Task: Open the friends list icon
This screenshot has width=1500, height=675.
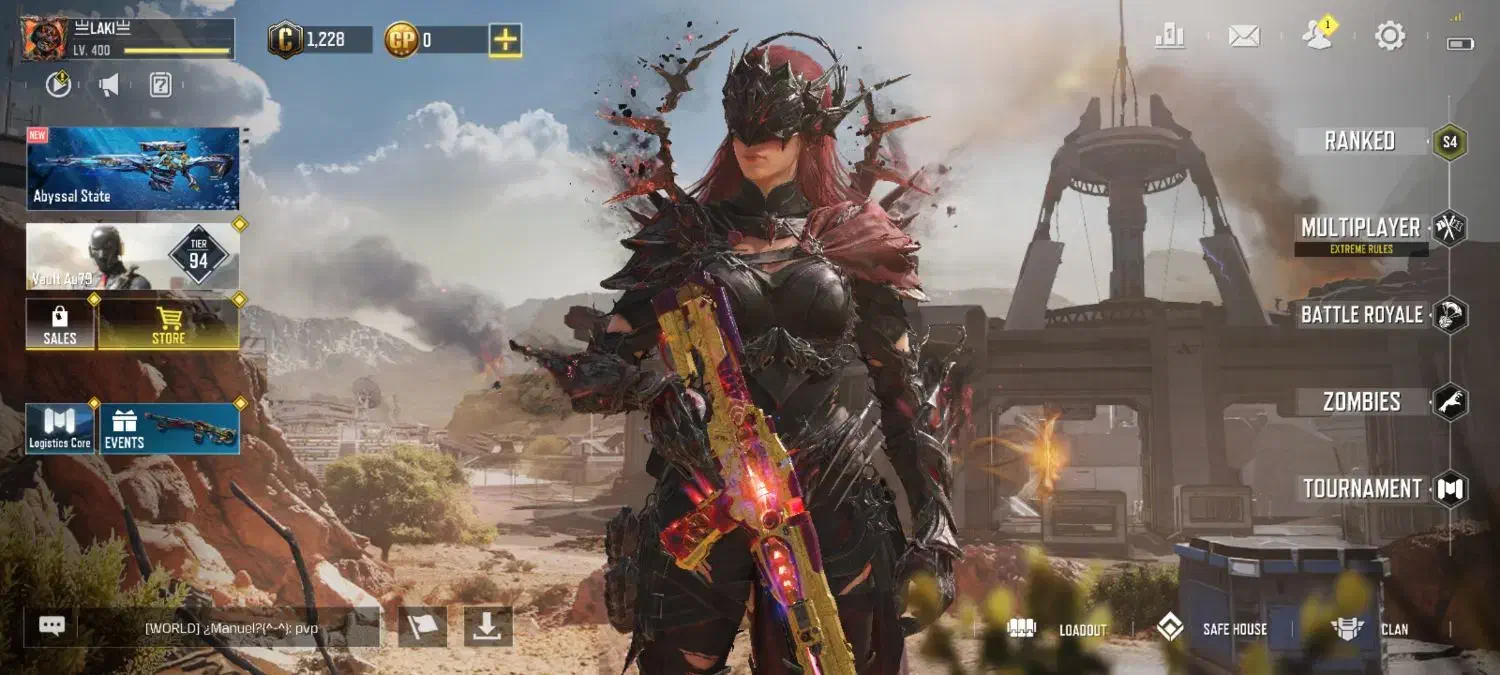Action: point(1317,37)
